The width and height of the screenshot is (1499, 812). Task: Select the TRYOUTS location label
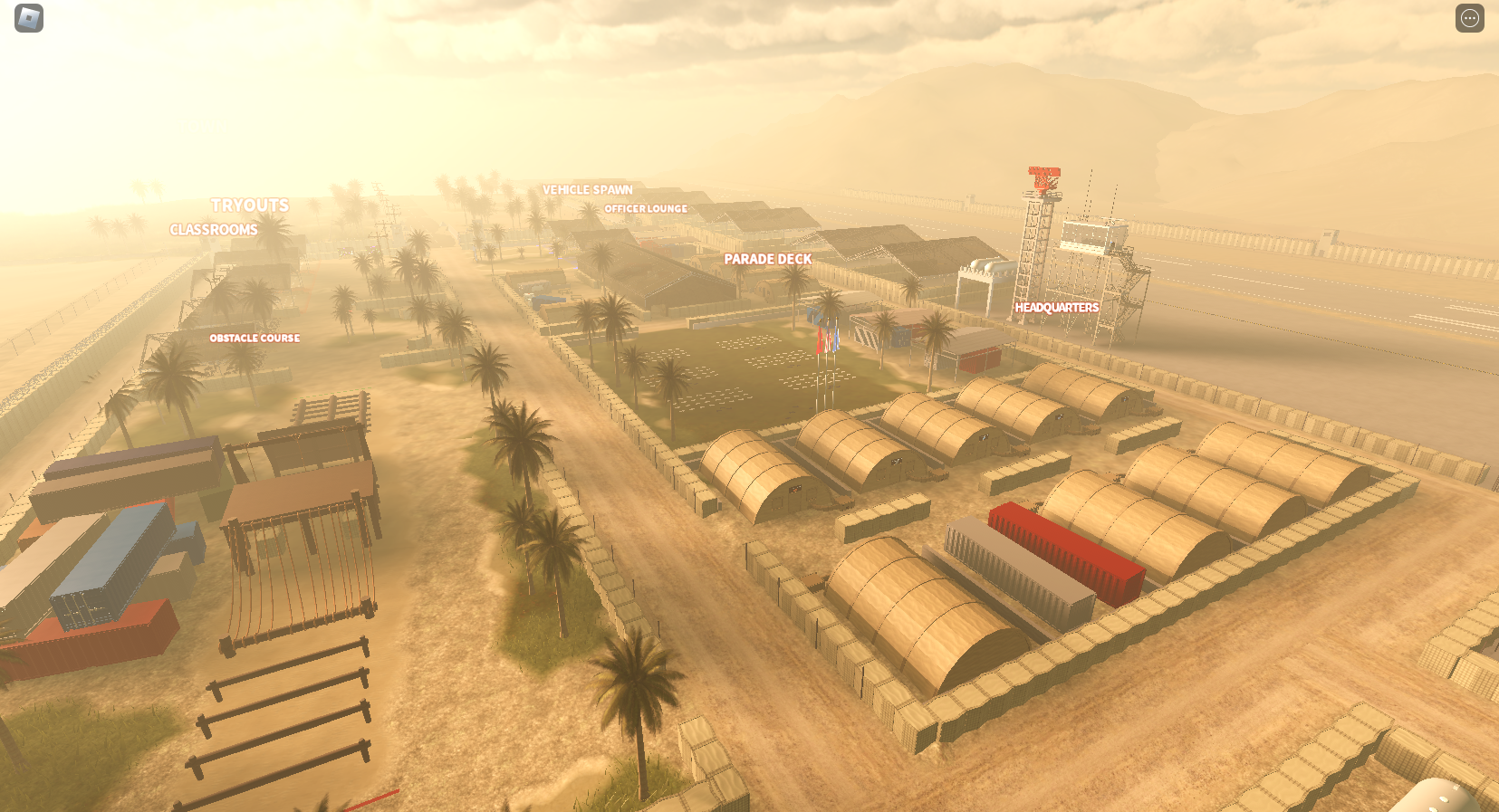click(250, 205)
